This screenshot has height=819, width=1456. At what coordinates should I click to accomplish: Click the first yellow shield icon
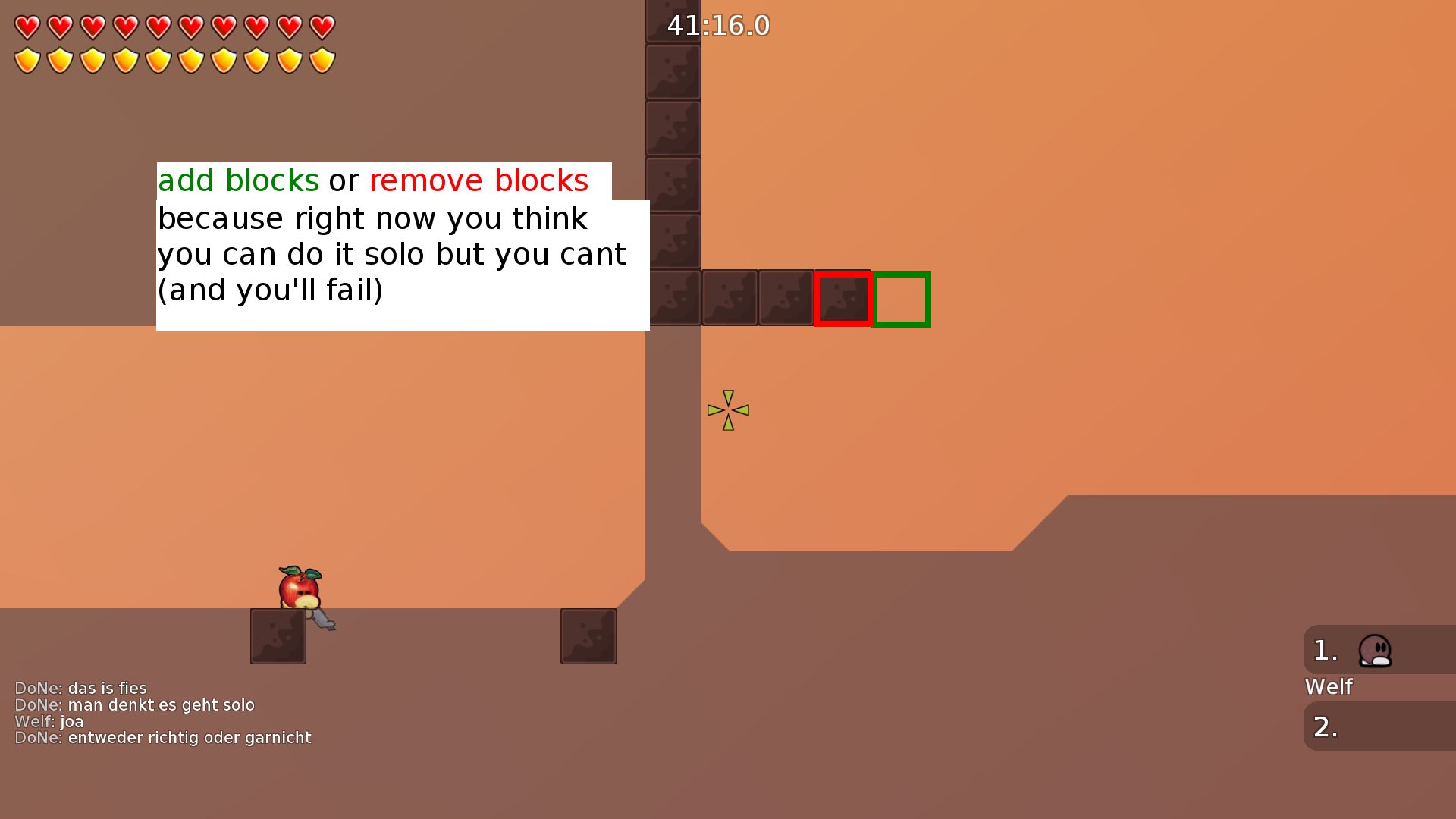pos(27,59)
